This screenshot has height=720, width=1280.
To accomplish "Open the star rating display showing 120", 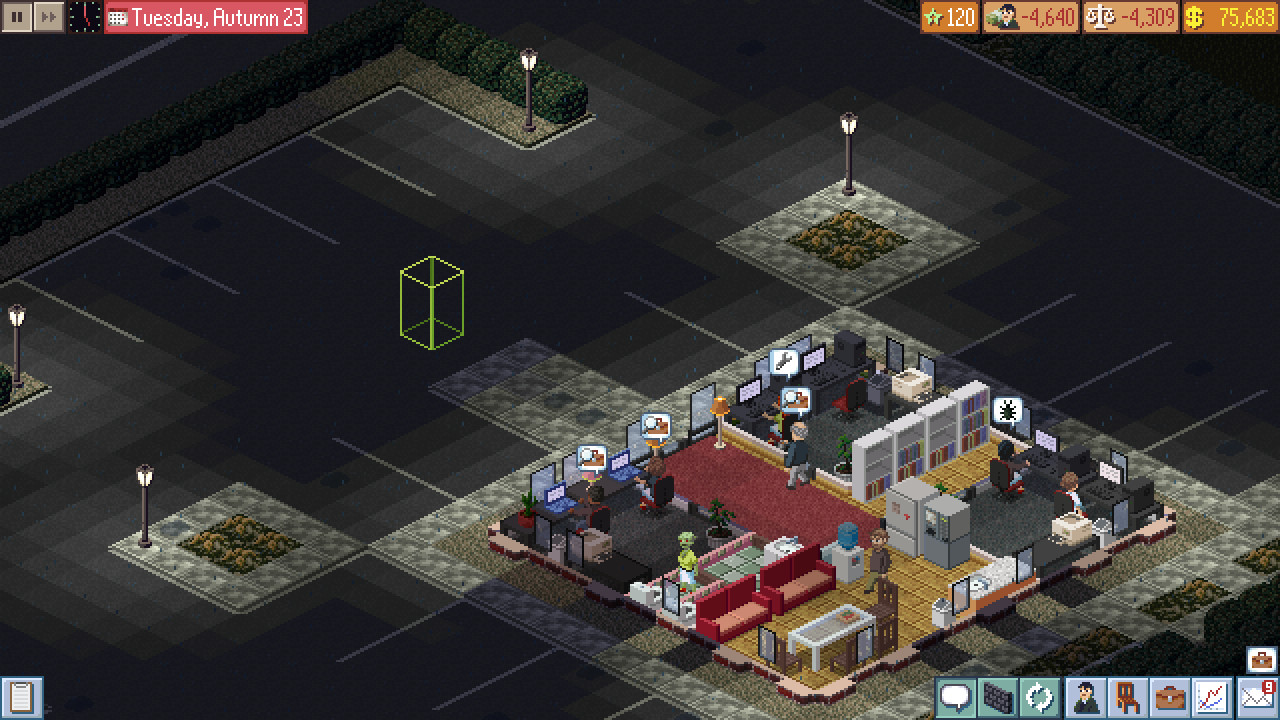I will tap(948, 16).
